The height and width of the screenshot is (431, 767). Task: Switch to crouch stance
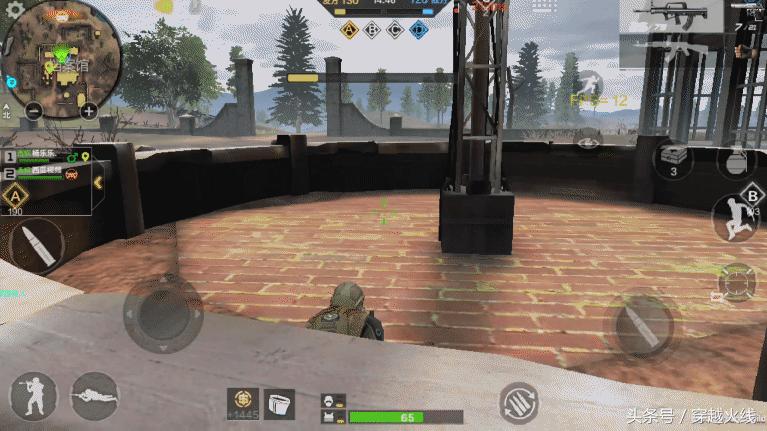pos(34,397)
